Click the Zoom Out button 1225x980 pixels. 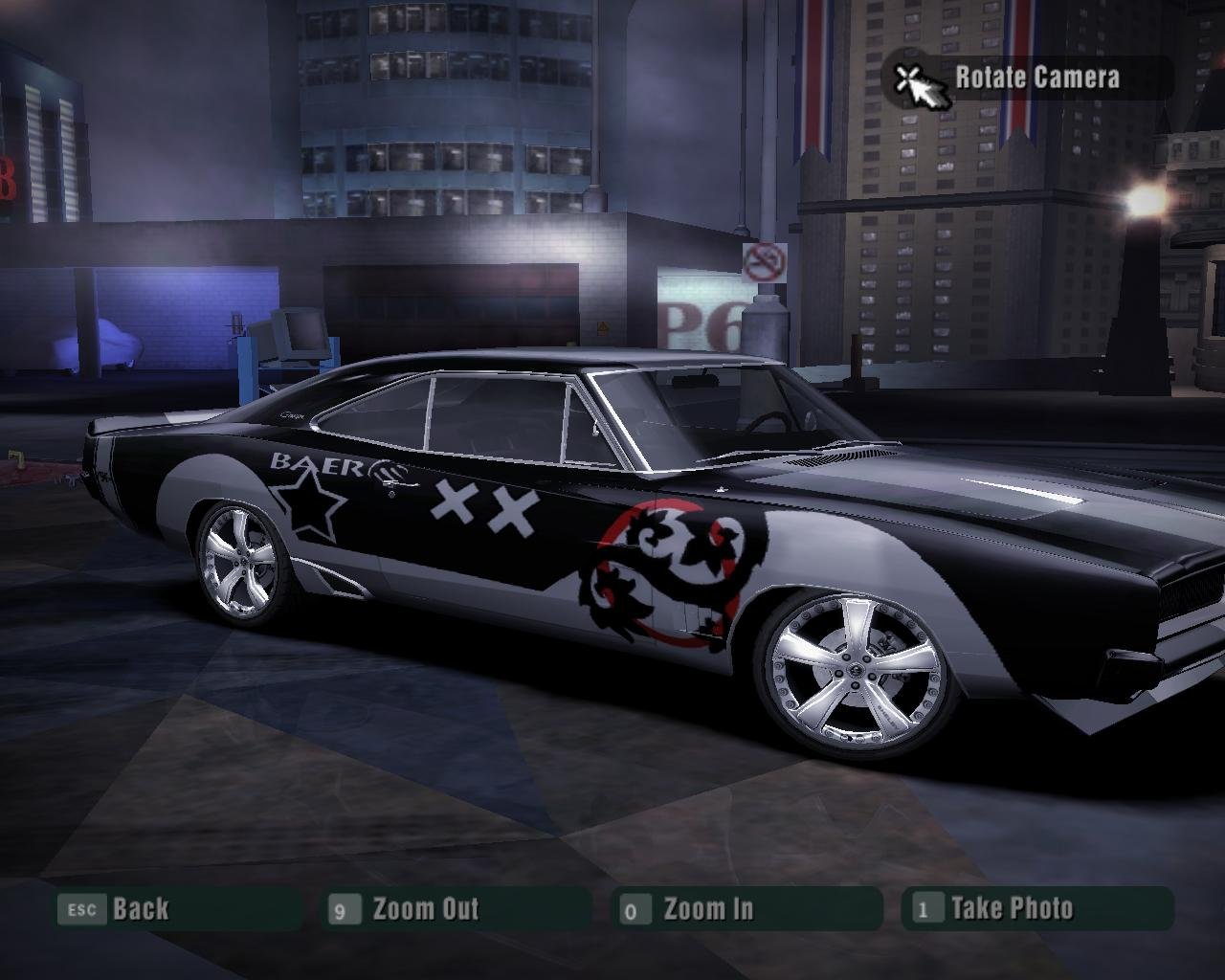pos(424,908)
